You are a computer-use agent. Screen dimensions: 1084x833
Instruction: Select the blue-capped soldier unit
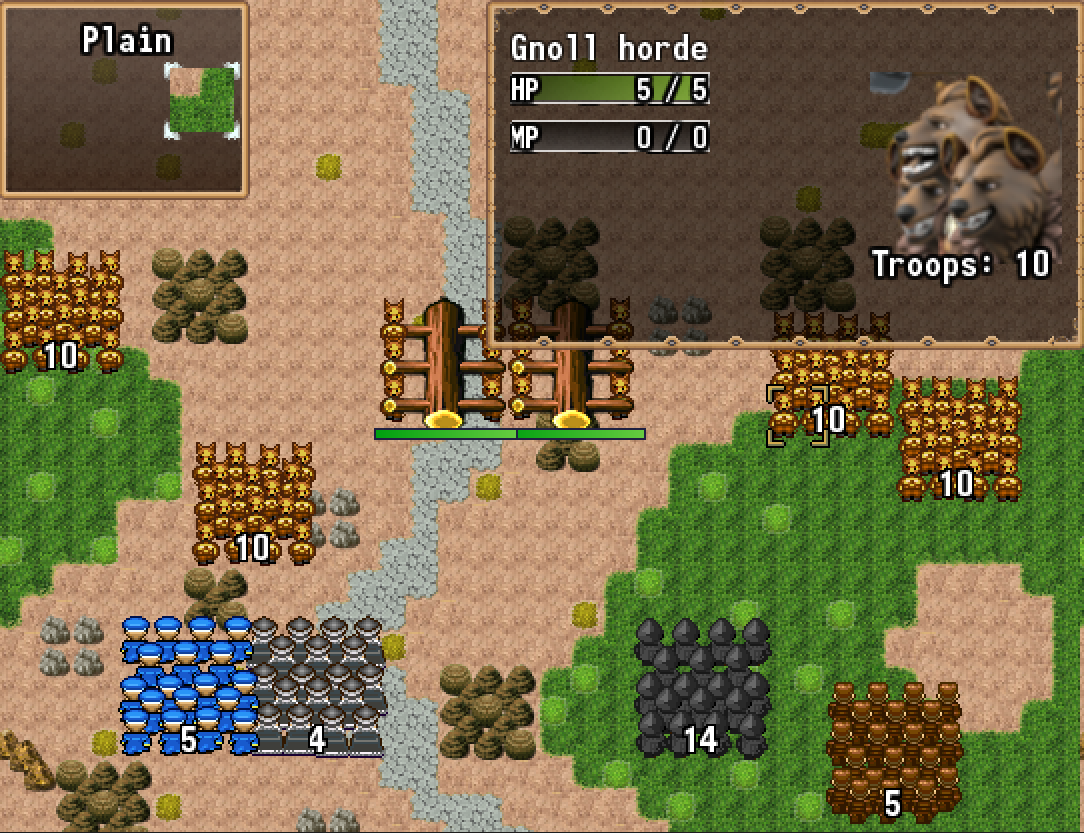point(187,685)
